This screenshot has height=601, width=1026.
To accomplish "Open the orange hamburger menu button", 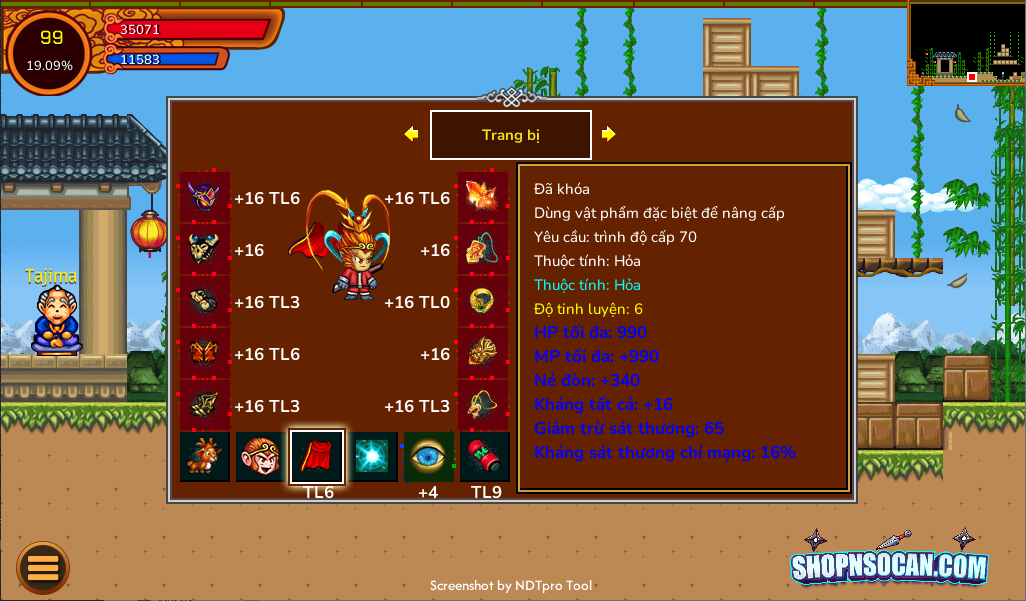I will tap(43, 567).
